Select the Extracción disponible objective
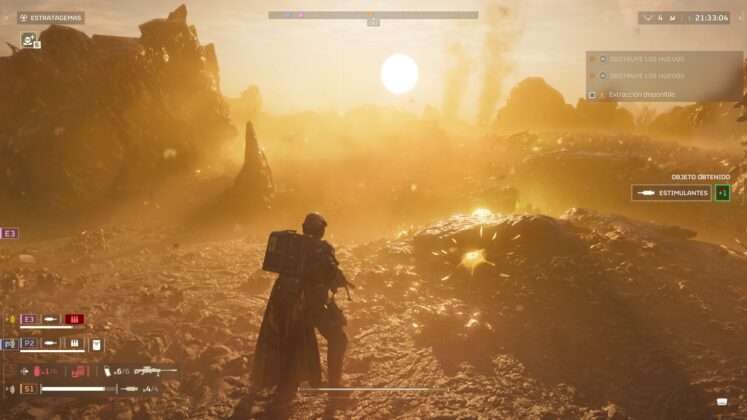The width and height of the screenshot is (747, 420). (x=640, y=95)
